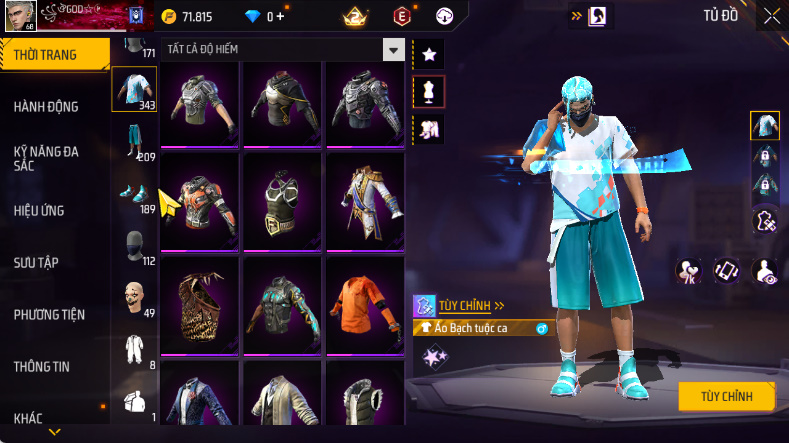Select the bald head category with 49 items
Screen dimensions: 789x443
(133, 297)
